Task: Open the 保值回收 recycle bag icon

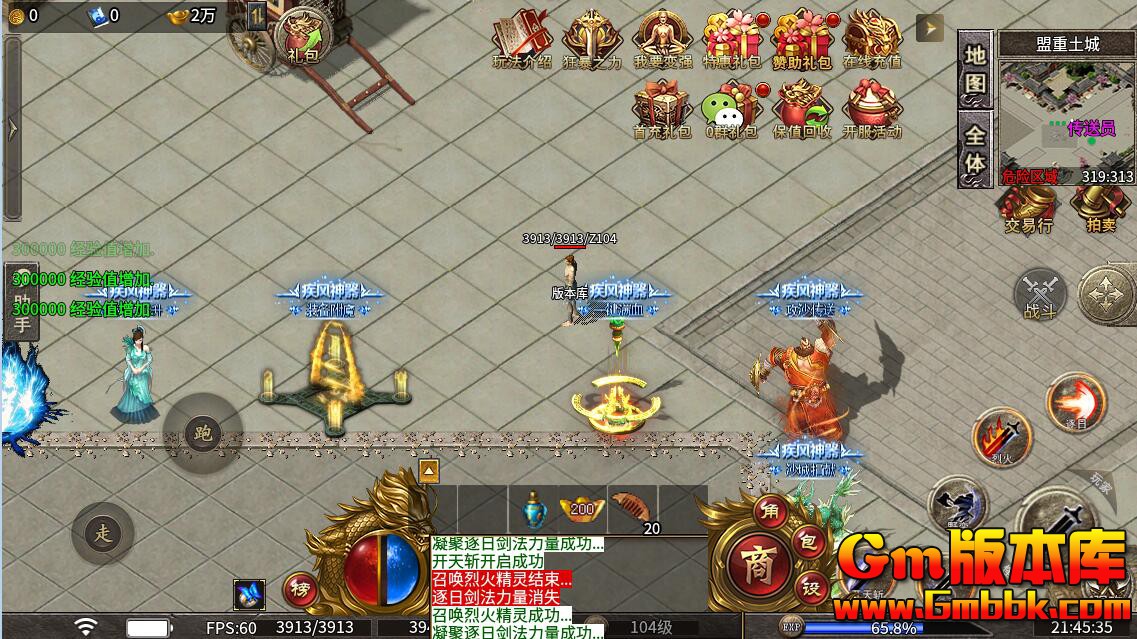Action: pyautogui.click(x=802, y=107)
